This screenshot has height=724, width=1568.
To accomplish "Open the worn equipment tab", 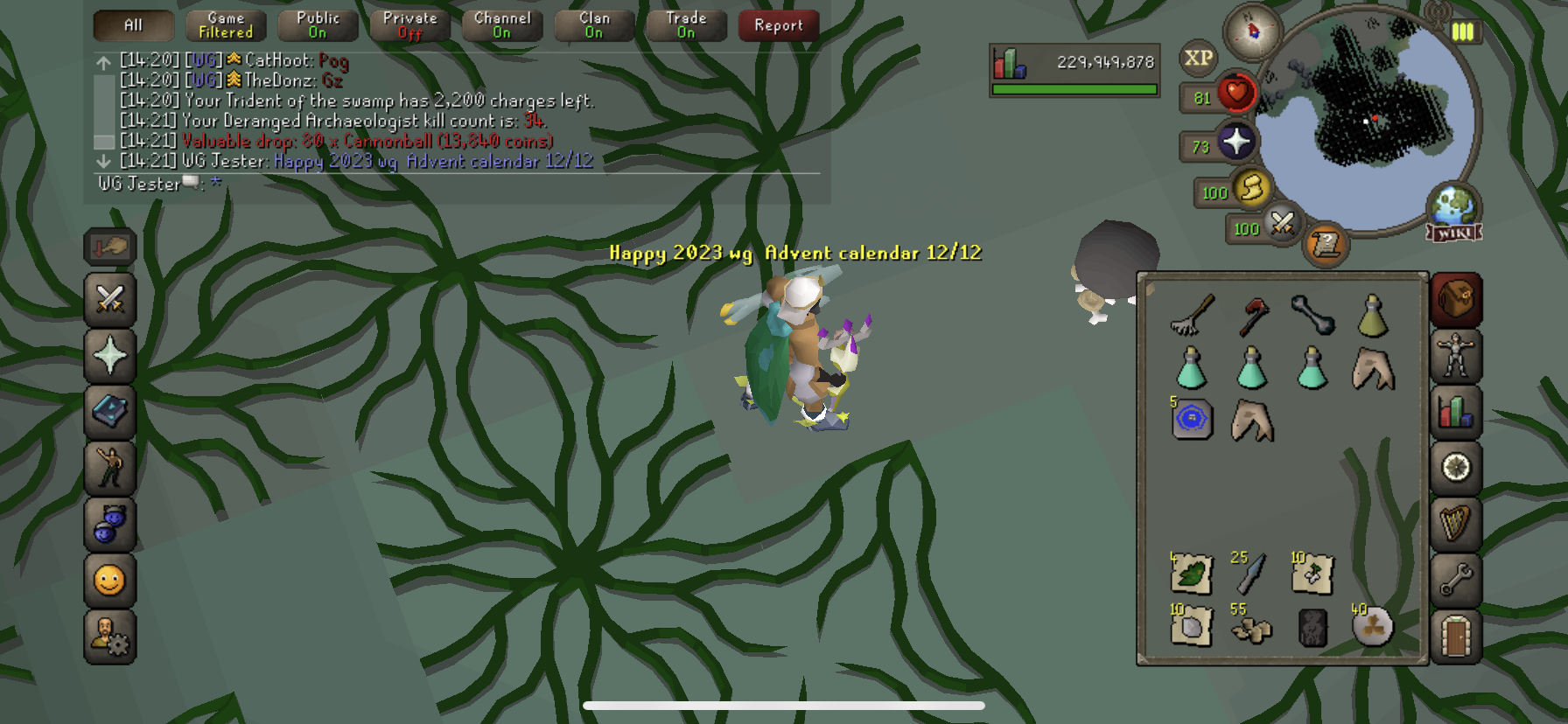I will [x=1456, y=356].
